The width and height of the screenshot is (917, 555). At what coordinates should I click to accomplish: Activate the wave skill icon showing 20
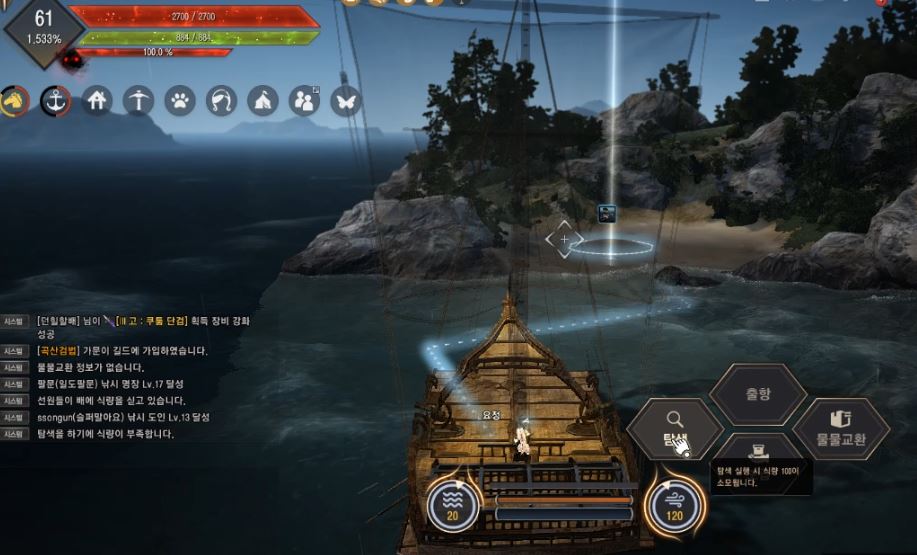point(451,505)
